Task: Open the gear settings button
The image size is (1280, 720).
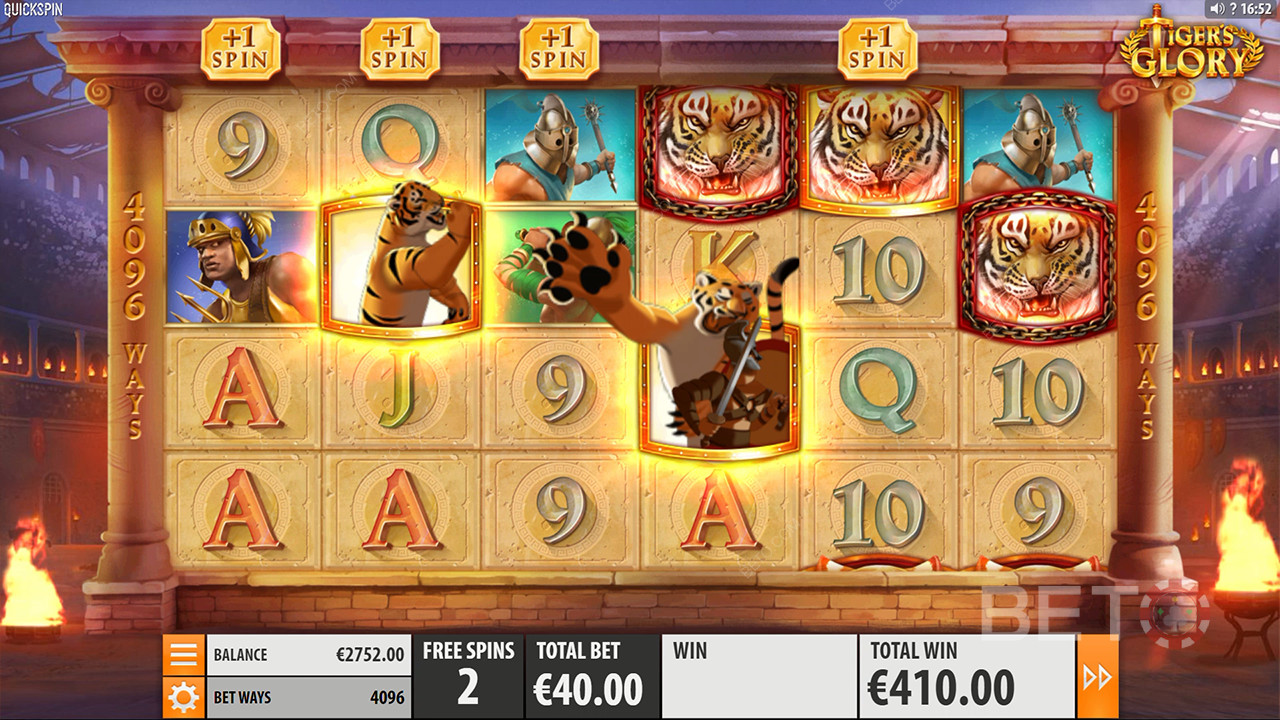Action: pyautogui.click(x=184, y=697)
